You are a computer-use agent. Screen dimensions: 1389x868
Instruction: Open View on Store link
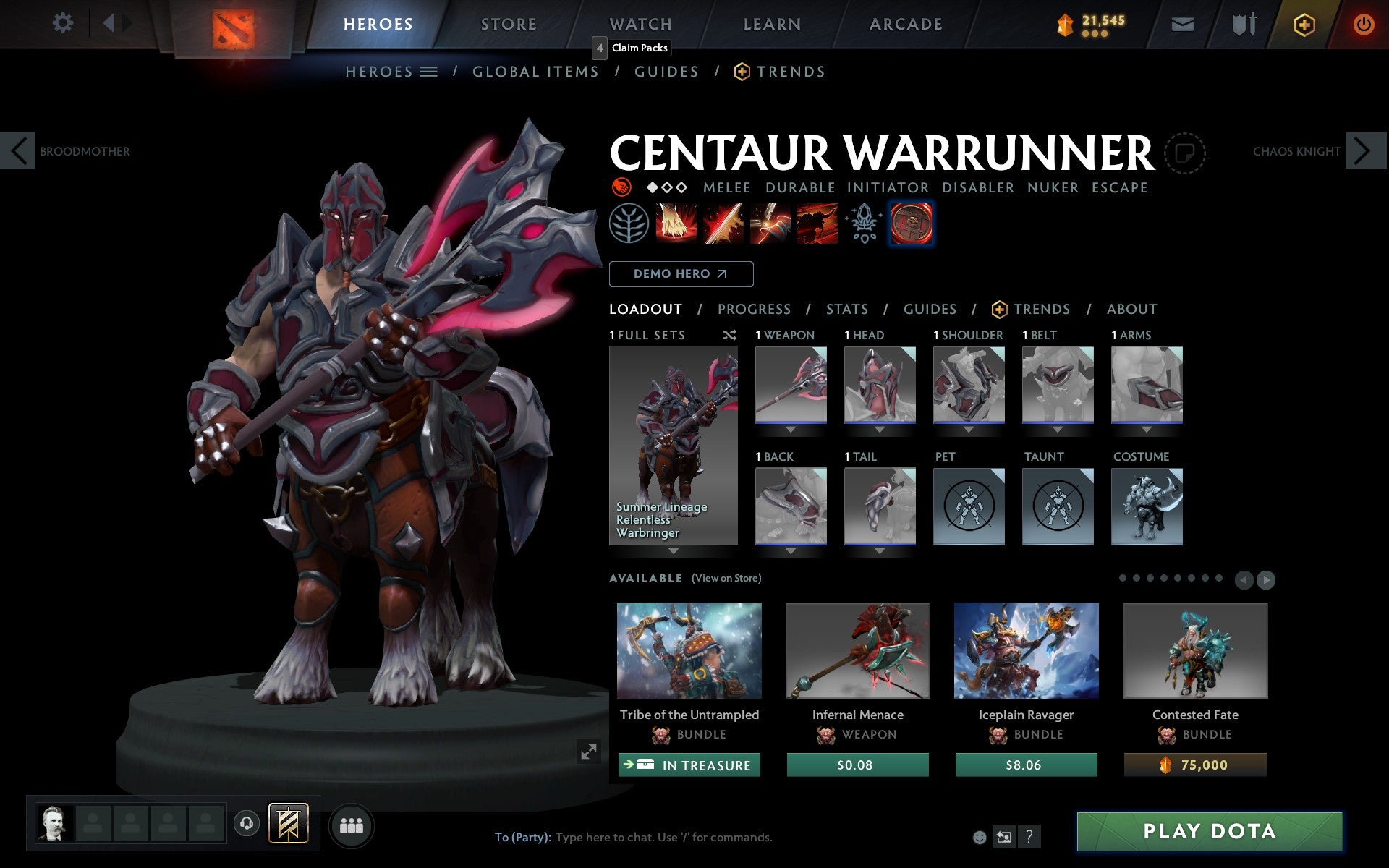(726, 578)
